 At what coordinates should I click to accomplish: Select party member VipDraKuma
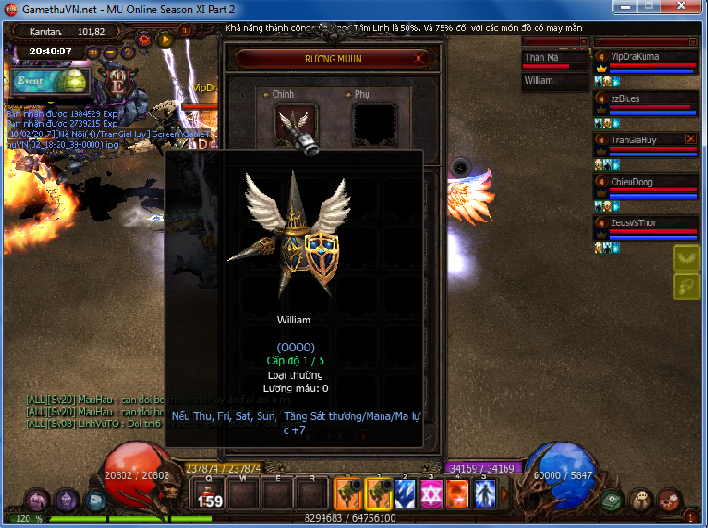(646, 57)
